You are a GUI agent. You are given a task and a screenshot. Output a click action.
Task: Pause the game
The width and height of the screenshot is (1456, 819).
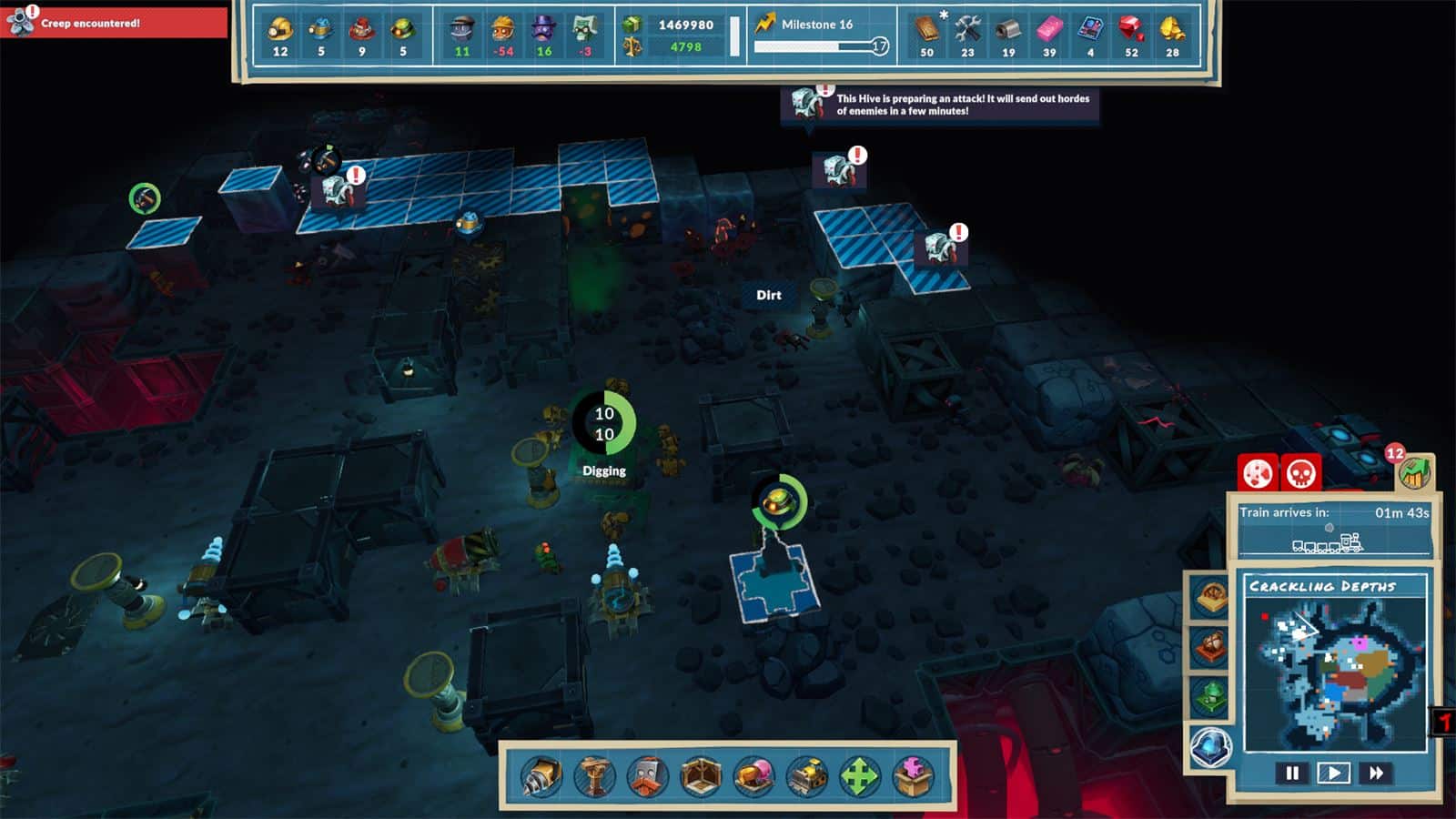coord(1291,773)
